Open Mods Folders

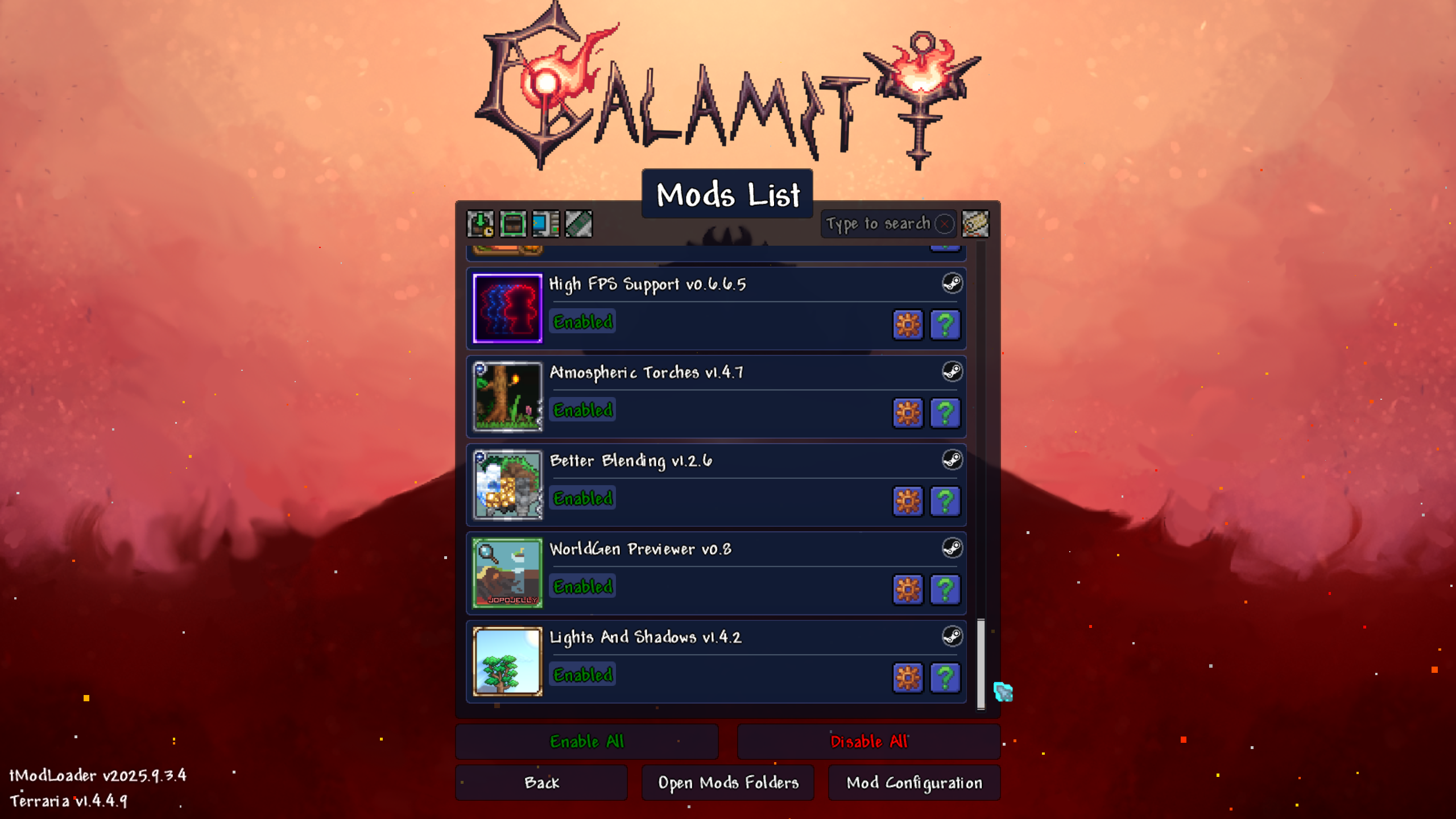(728, 783)
